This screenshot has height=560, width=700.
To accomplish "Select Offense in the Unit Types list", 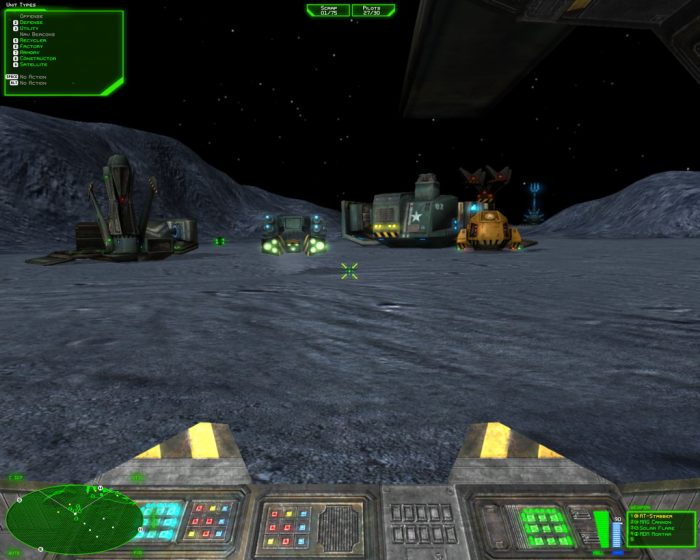I will (30, 16).
